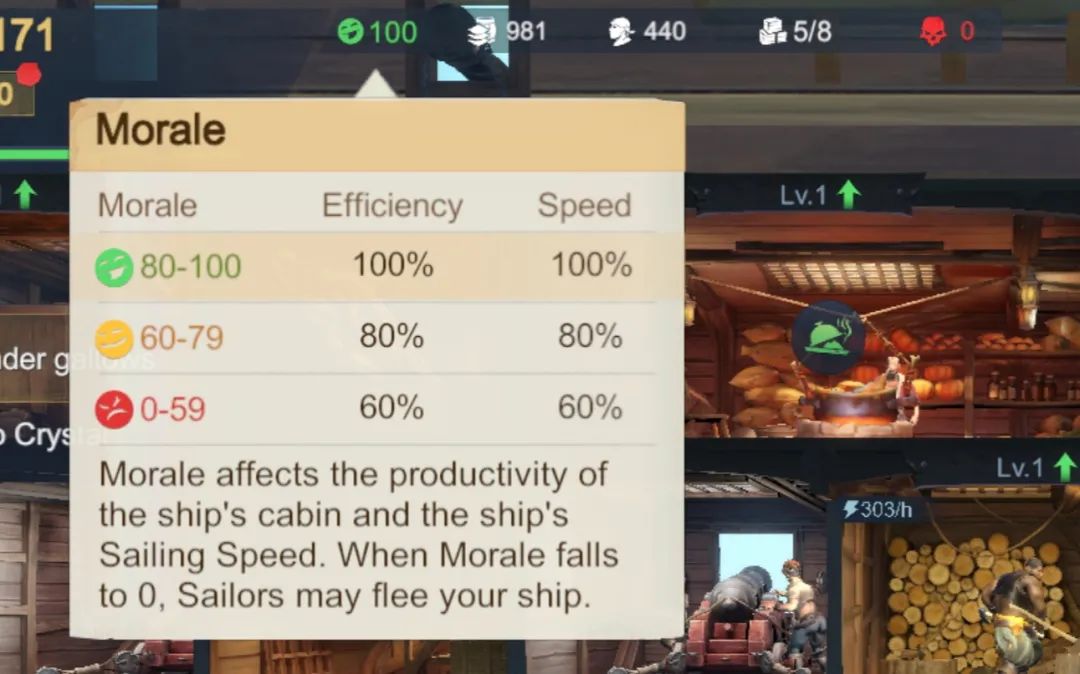Click the red skull icon in the top bar
The width and height of the screenshot is (1080, 674).
(x=933, y=32)
